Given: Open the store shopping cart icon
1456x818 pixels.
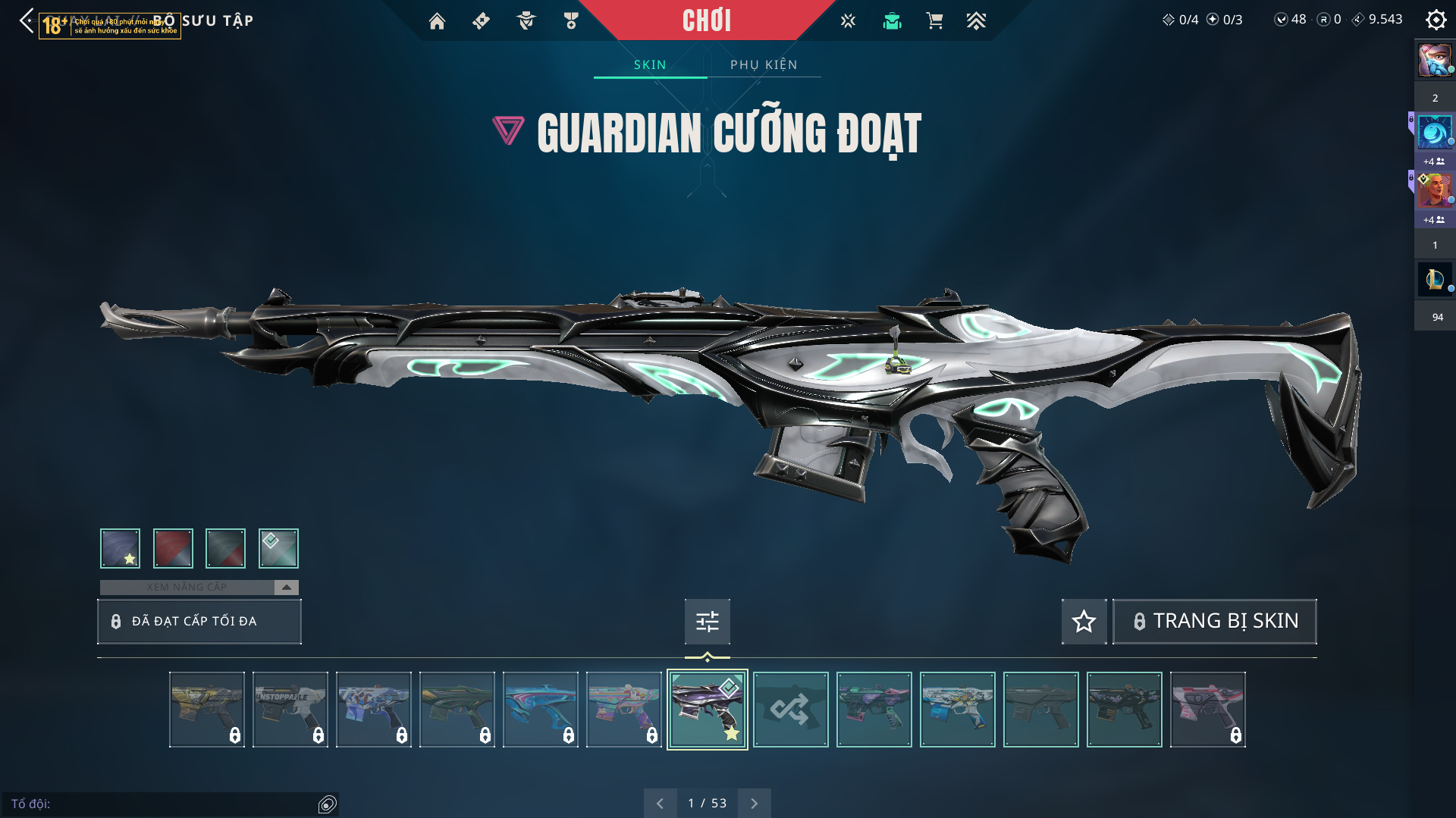Looking at the screenshot, I should pyautogui.click(x=934, y=21).
